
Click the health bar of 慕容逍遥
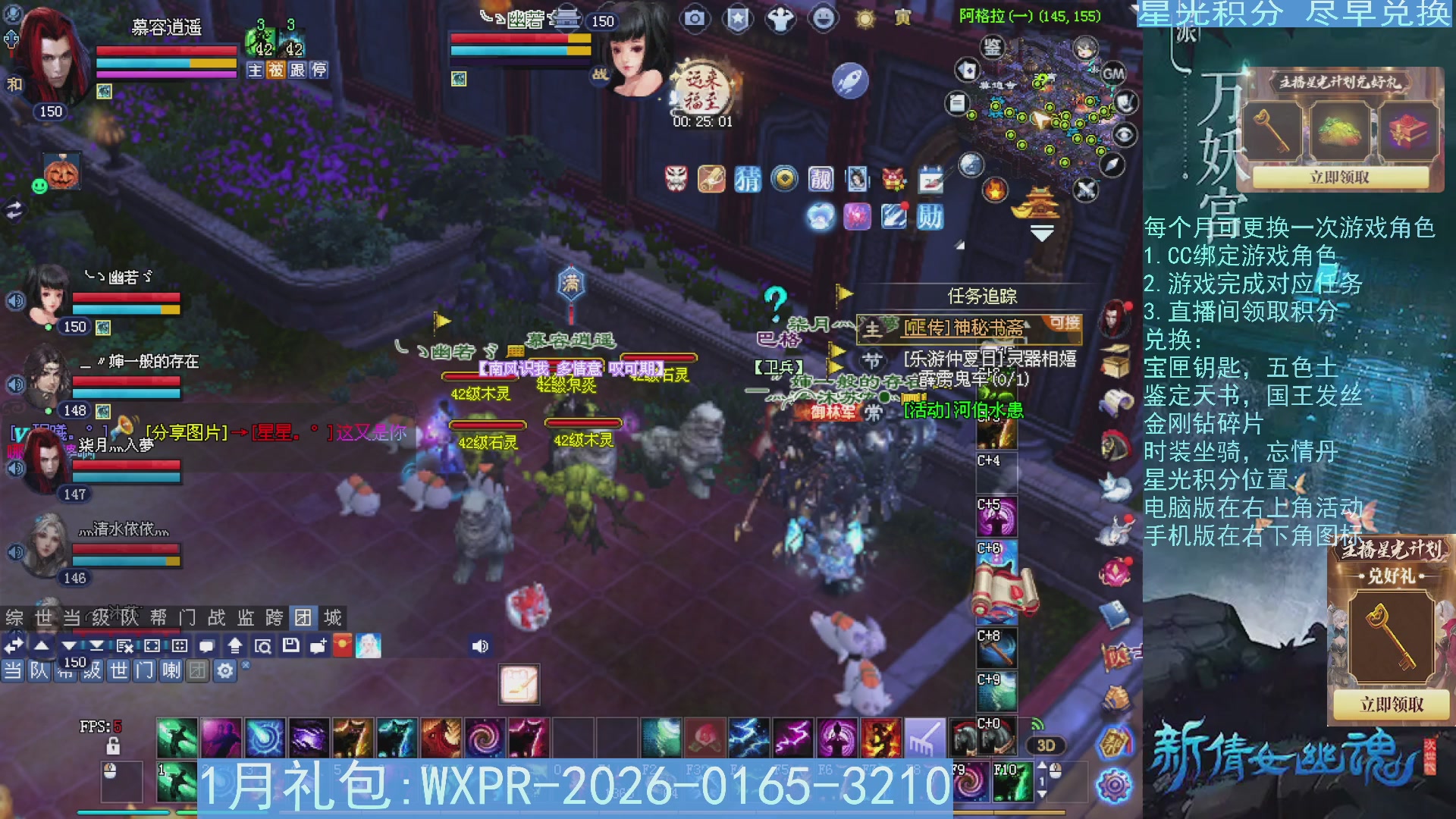point(165,50)
